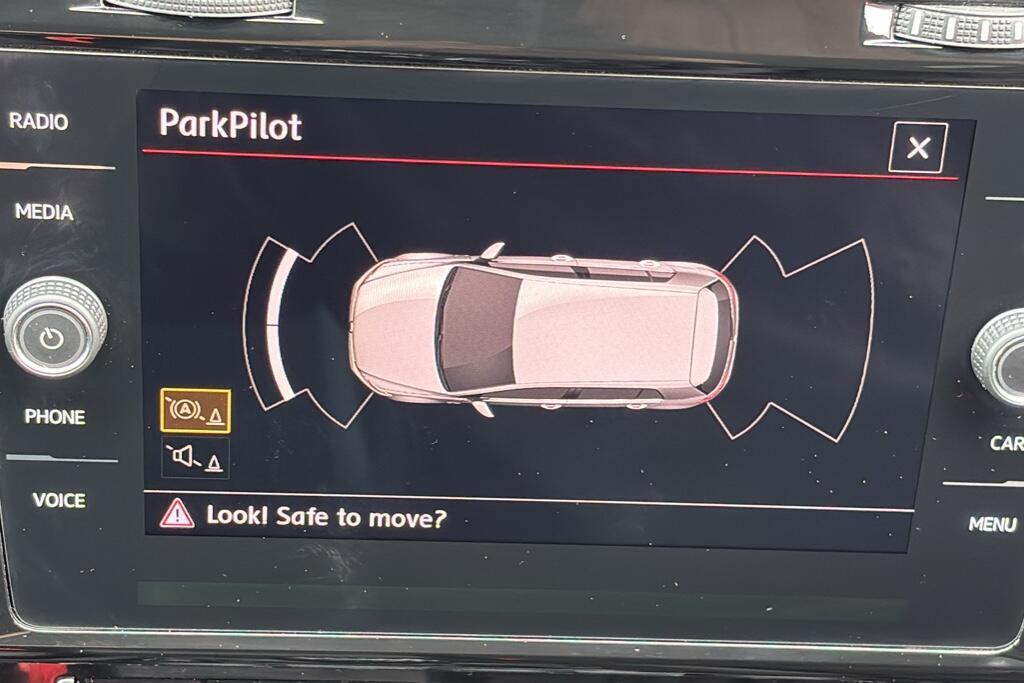Open the MENU screen

pos(991,523)
